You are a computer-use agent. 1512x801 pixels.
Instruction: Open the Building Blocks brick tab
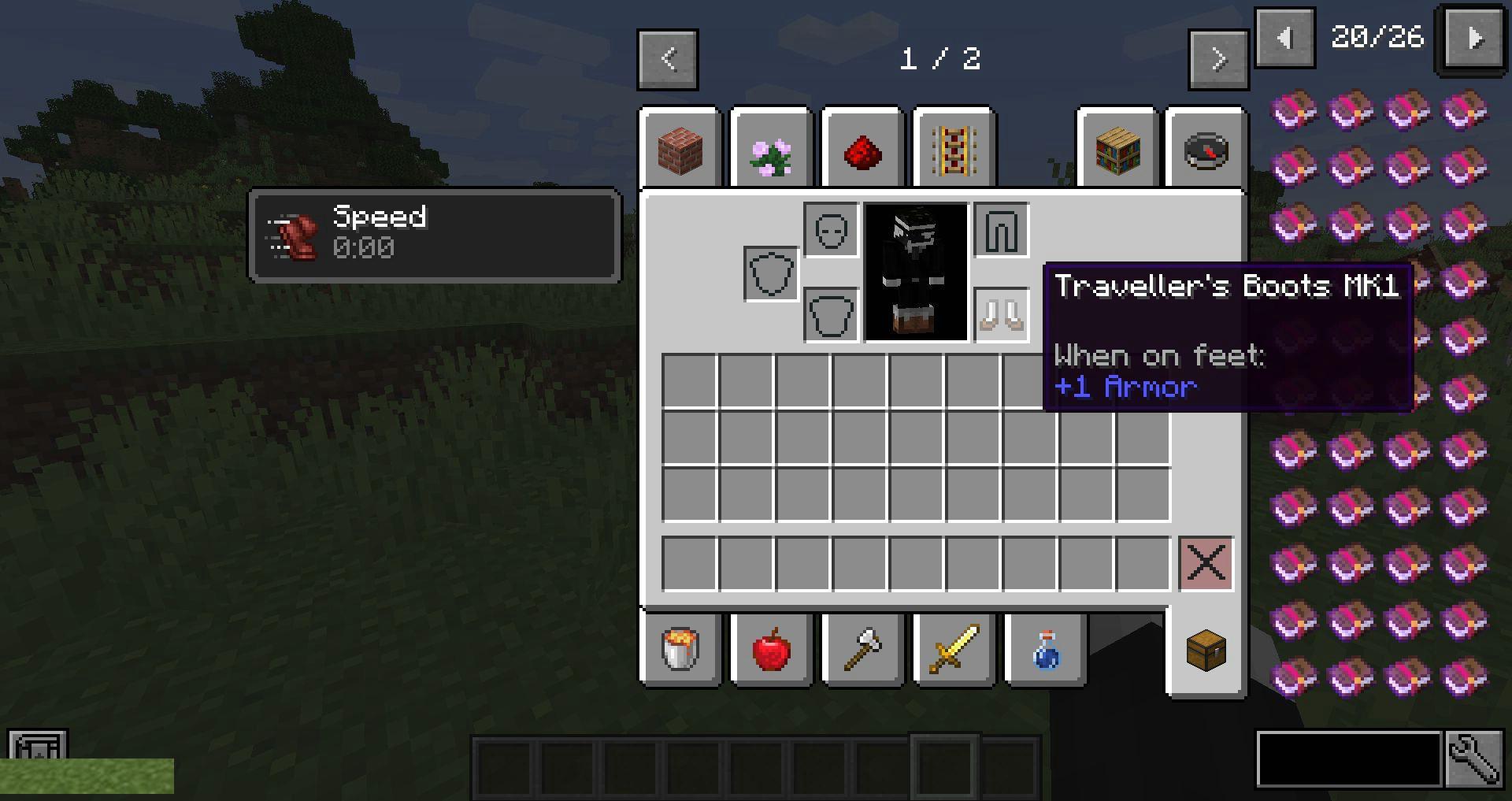[680, 150]
